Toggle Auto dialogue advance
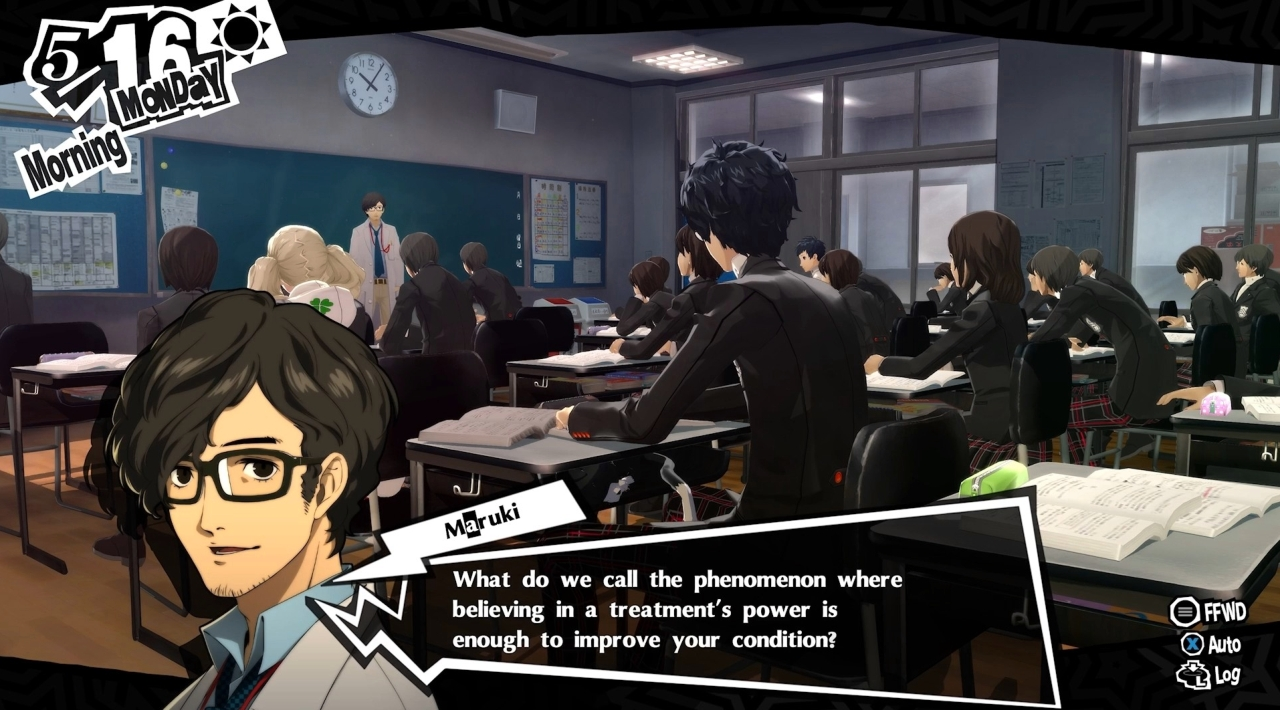The image size is (1280, 710). (x=1211, y=644)
